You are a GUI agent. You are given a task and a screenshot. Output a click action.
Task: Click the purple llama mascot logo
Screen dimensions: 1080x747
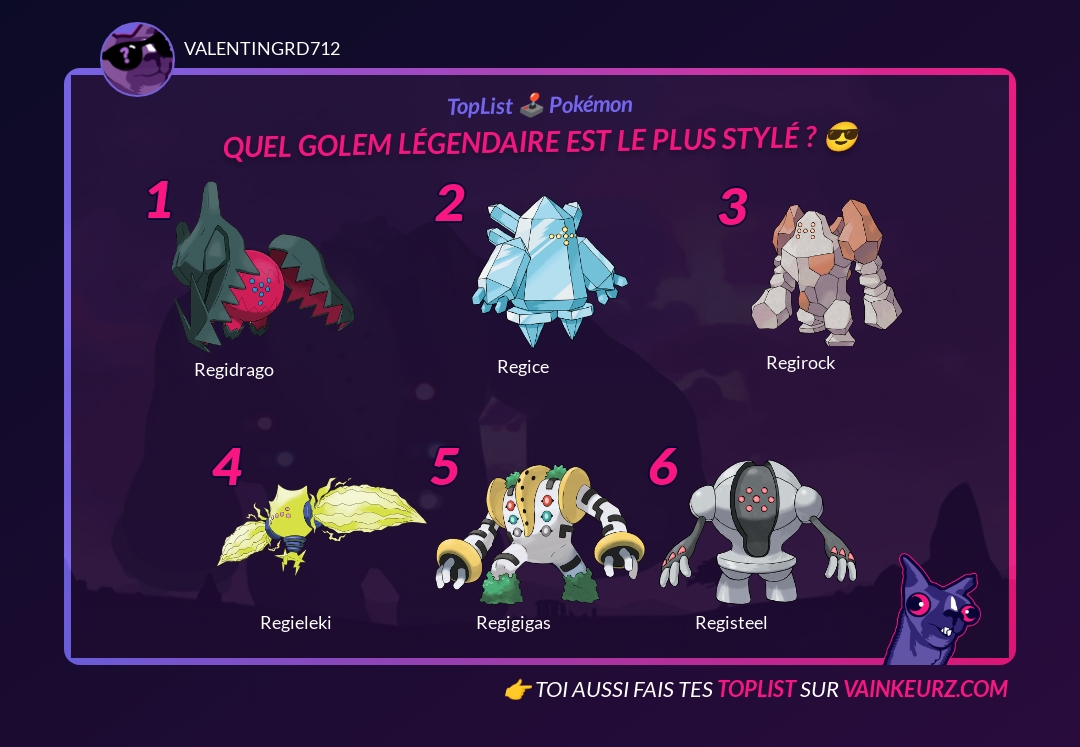pos(933,610)
